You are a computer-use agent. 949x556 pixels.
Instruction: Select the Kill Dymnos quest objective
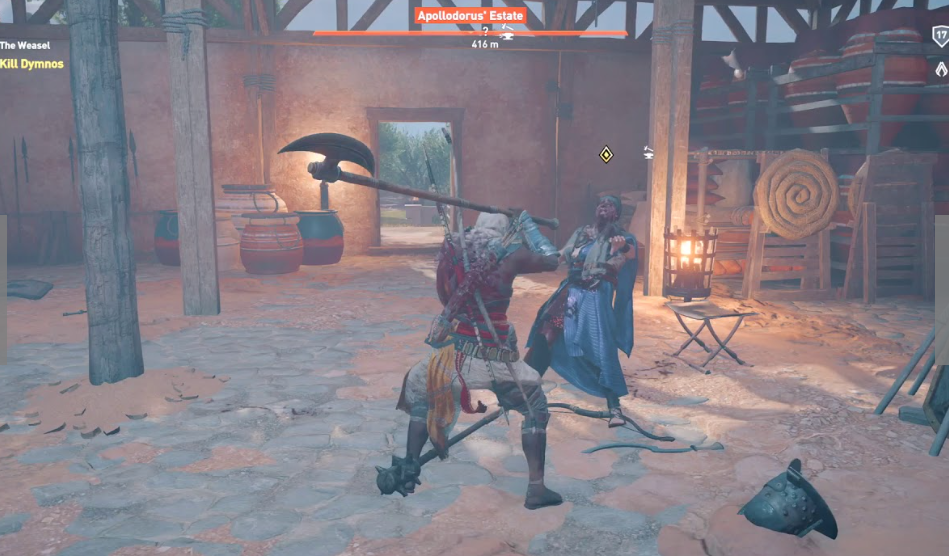pyautogui.click(x=32, y=64)
